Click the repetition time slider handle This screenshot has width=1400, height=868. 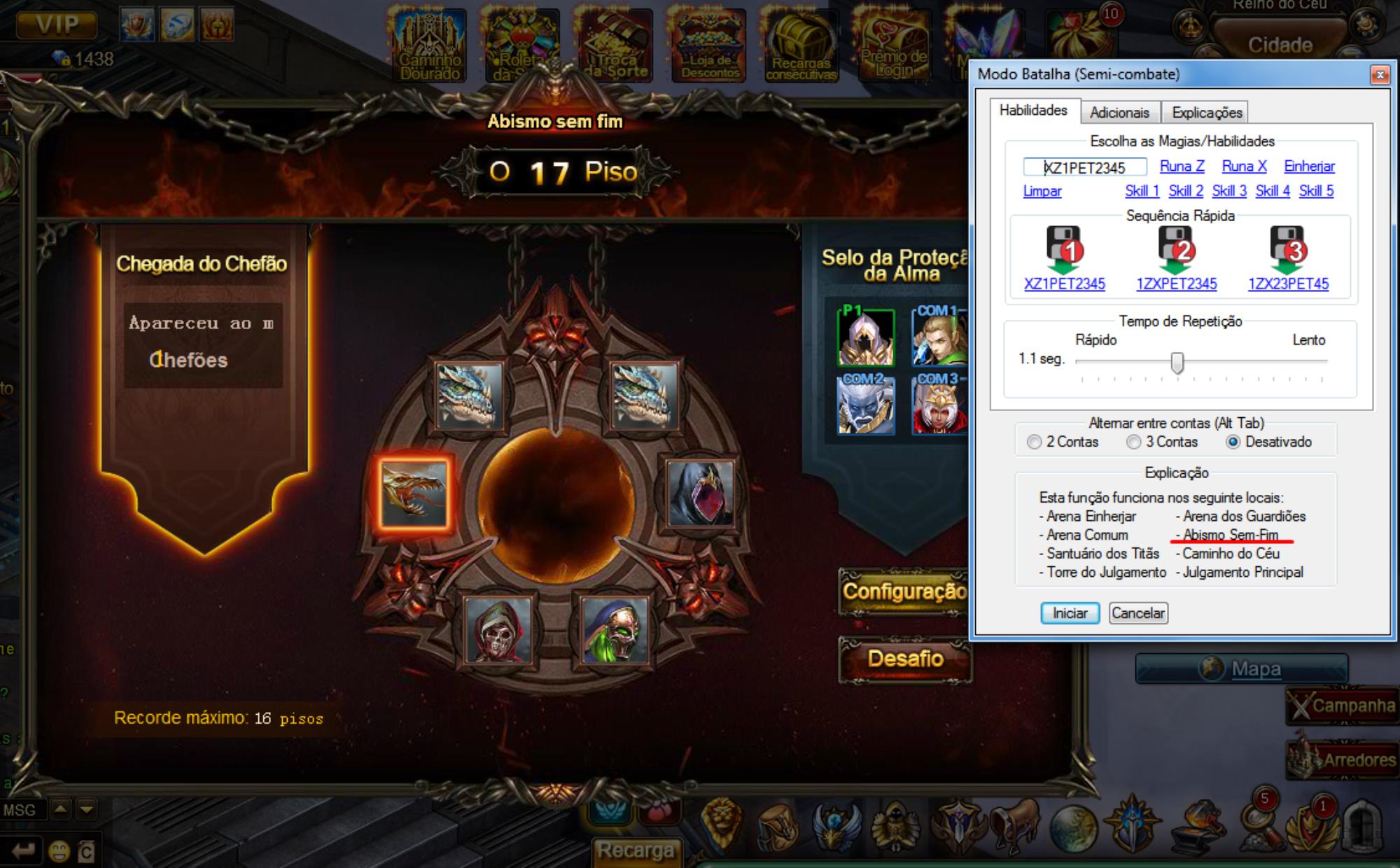[x=1177, y=363]
